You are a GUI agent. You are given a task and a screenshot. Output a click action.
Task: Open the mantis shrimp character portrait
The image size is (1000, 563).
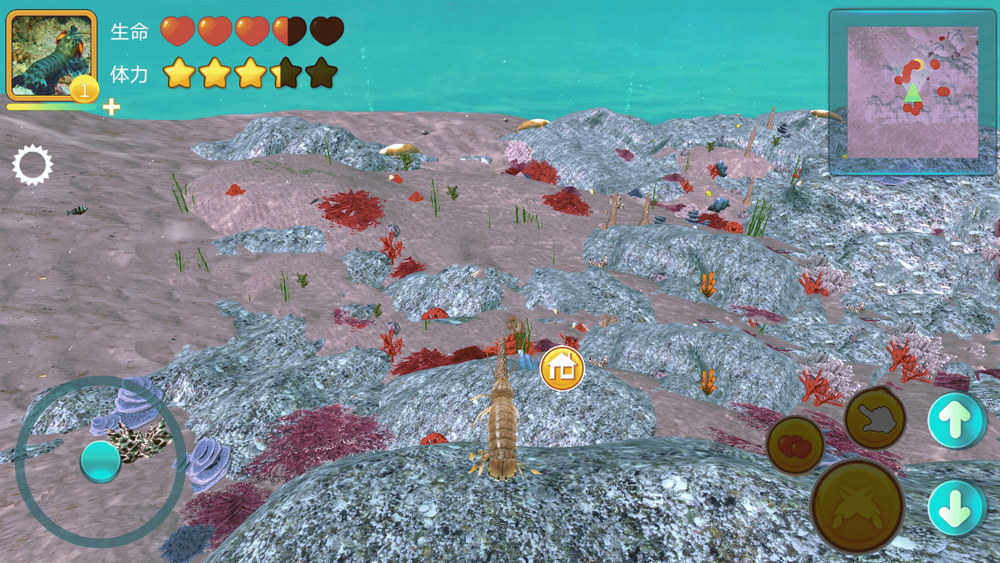(50, 55)
